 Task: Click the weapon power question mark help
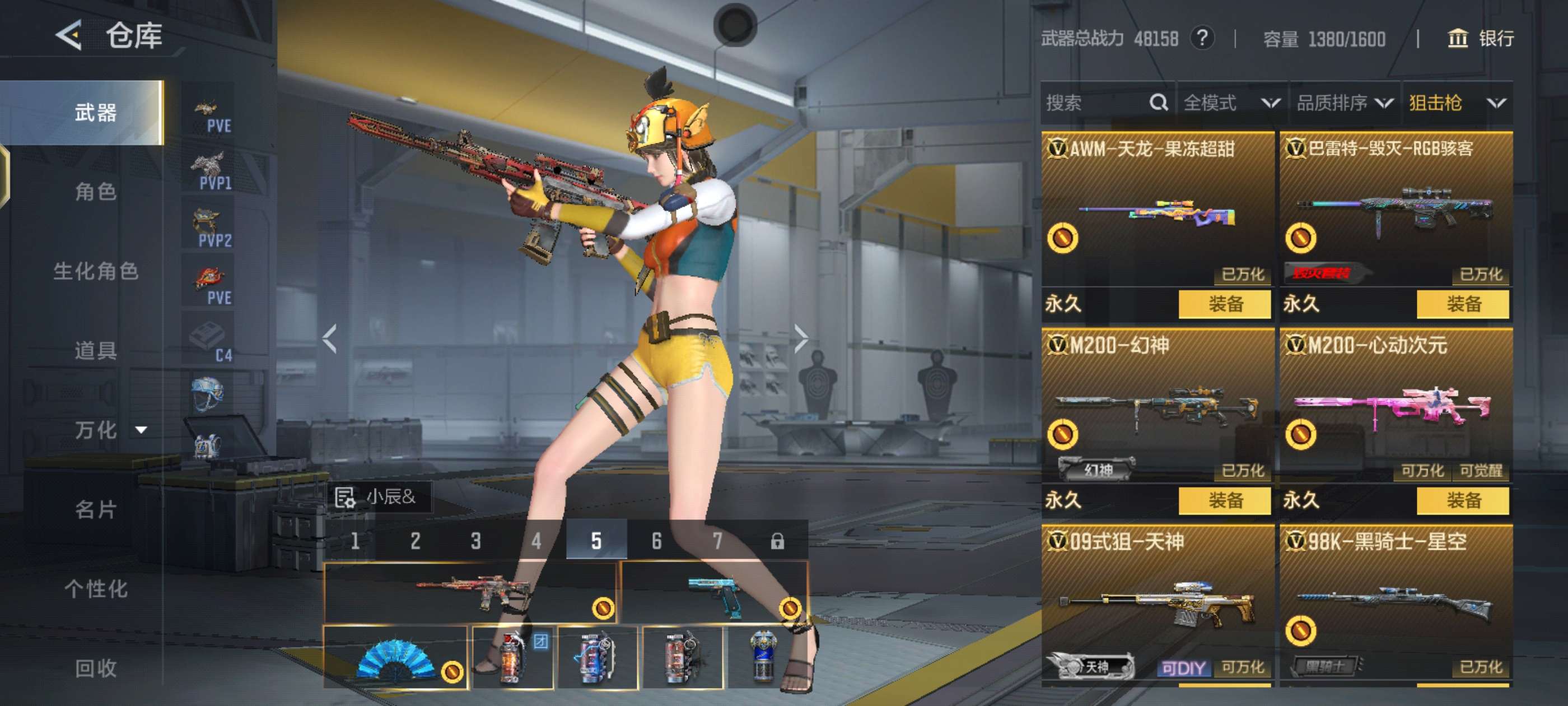(x=1202, y=39)
